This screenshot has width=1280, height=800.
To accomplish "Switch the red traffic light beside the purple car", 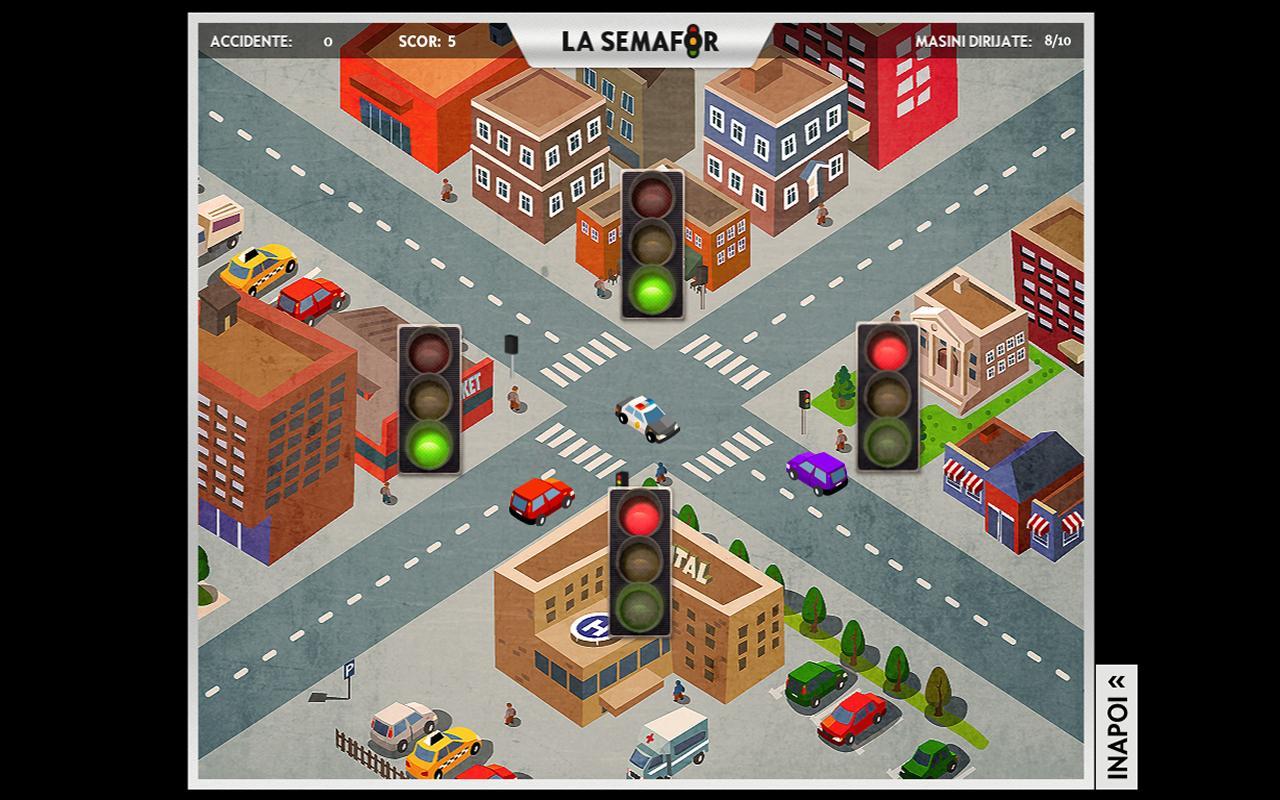I will tap(888, 397).
